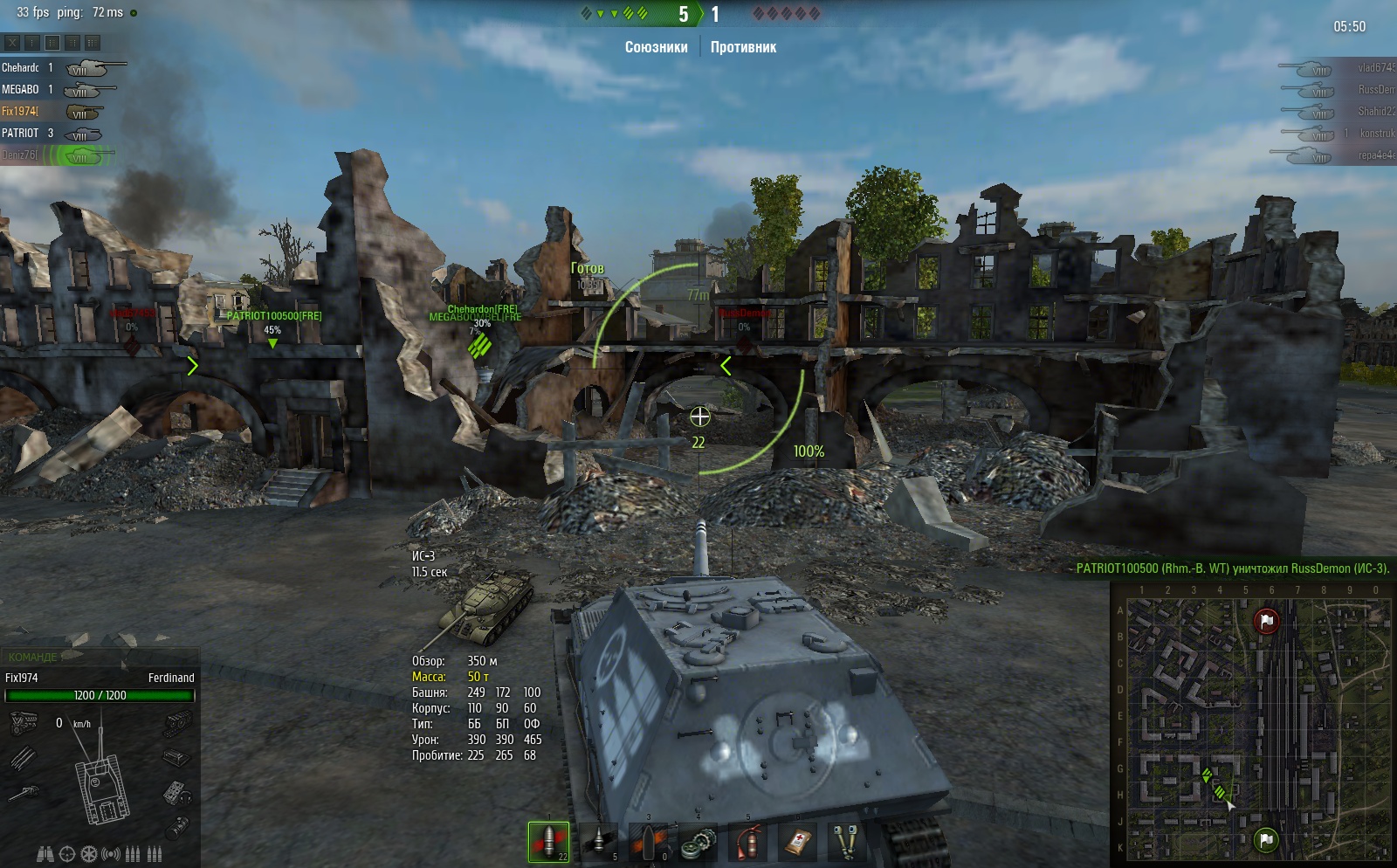Click the Противник enemy score label
1397x868 pixels.
(743, 47)
